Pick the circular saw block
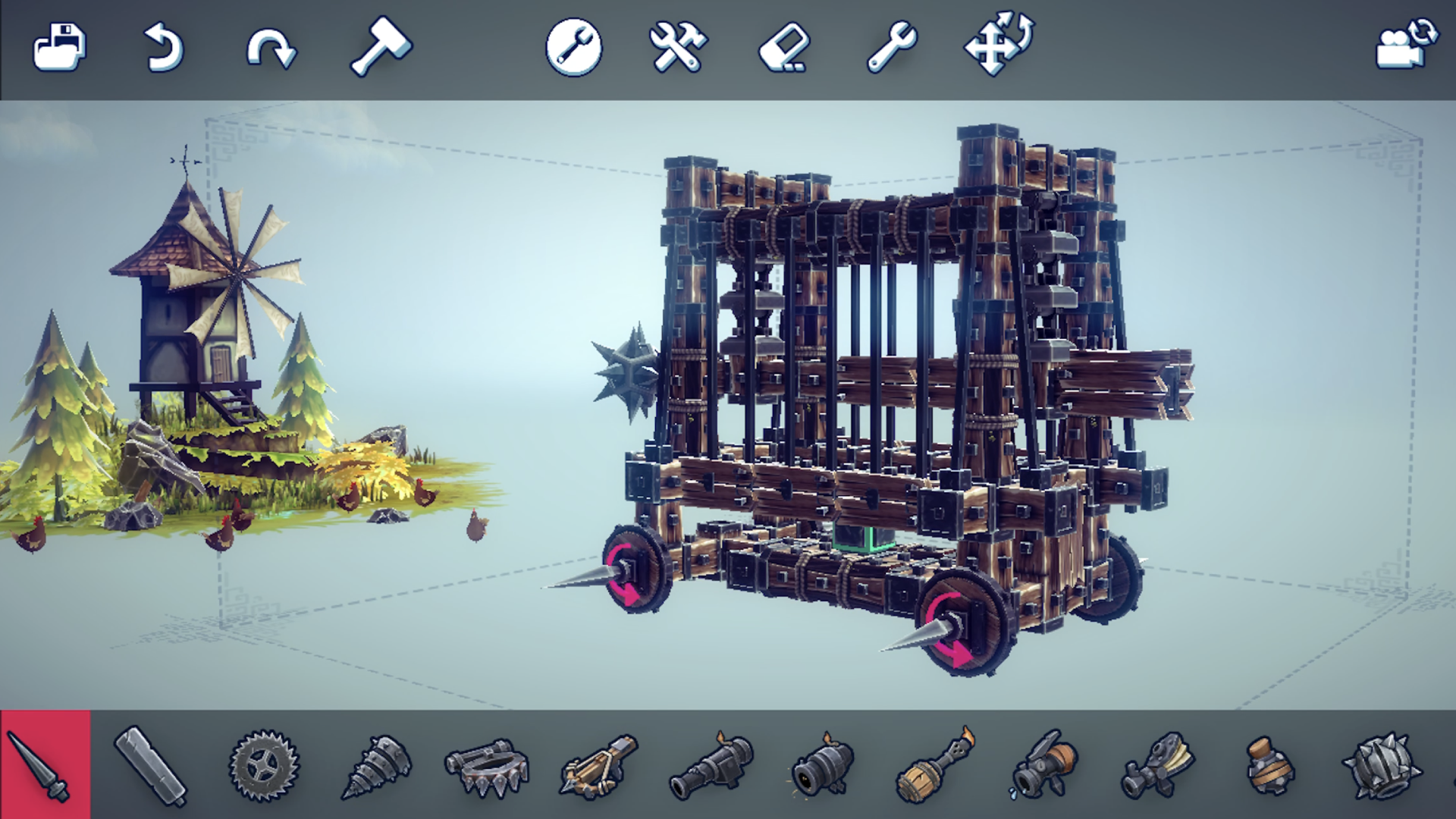This screenshot has height=819, width=1456. (264, 766)
